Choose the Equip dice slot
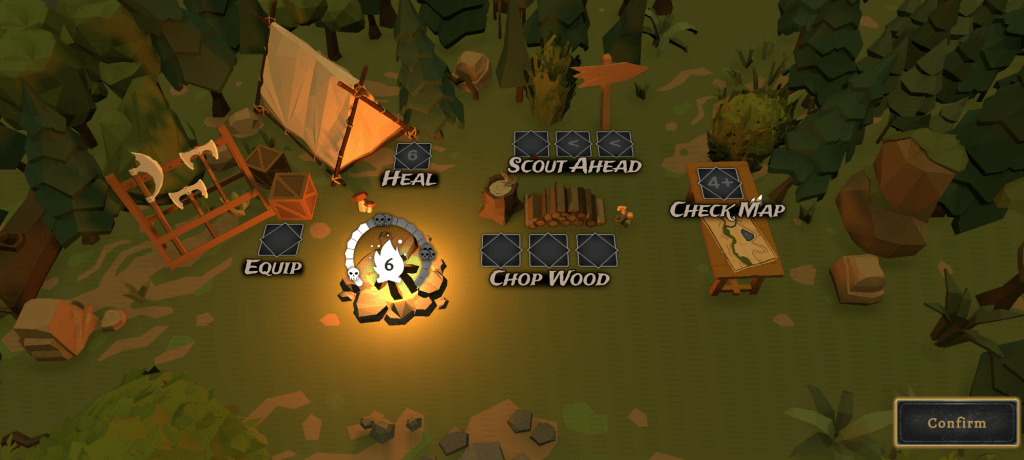Image resolution: width=1024 pixels, height=460 pixels. [280, 240]
